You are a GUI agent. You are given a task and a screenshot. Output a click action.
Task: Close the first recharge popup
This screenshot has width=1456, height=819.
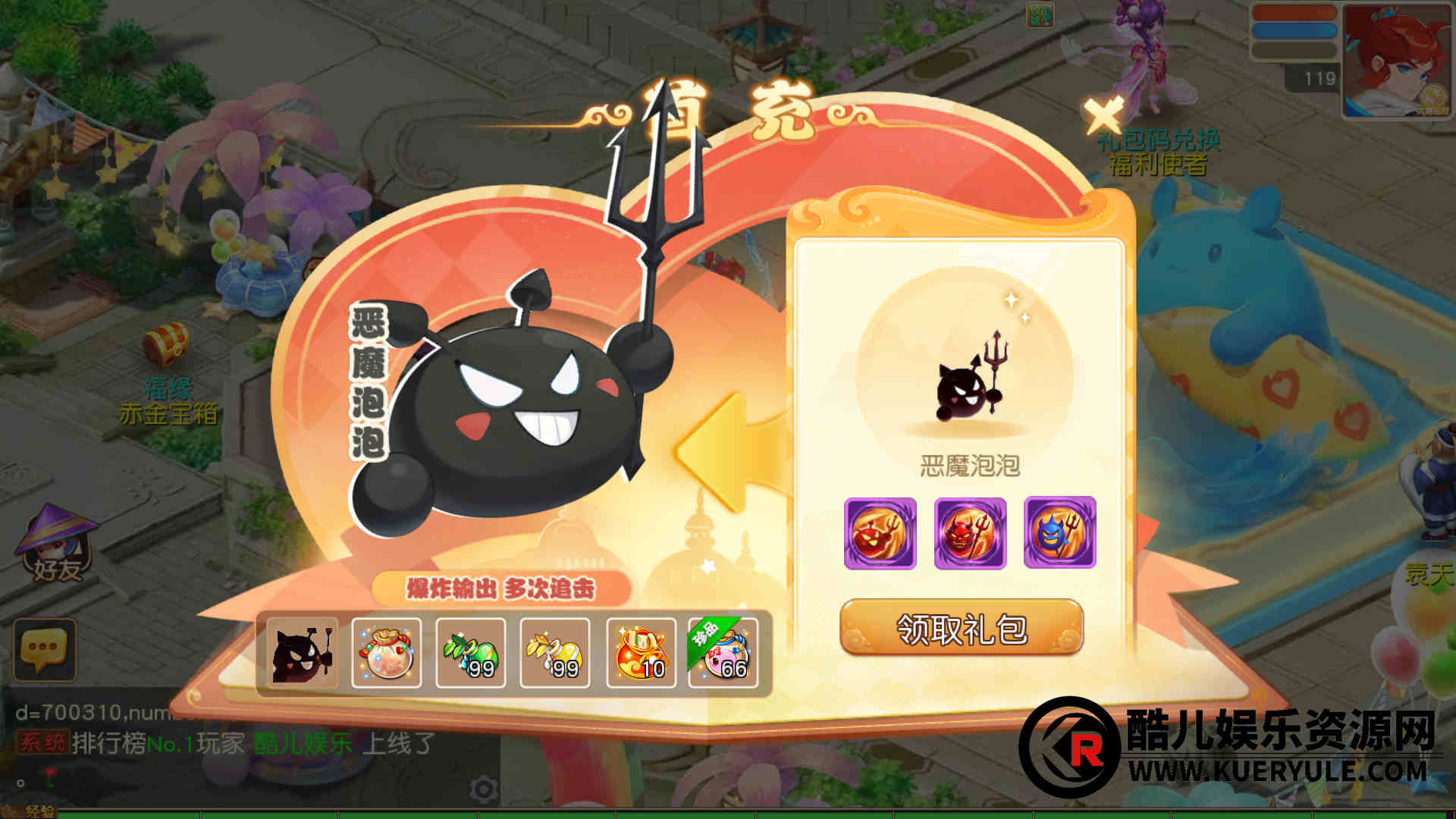[1103, 116]
